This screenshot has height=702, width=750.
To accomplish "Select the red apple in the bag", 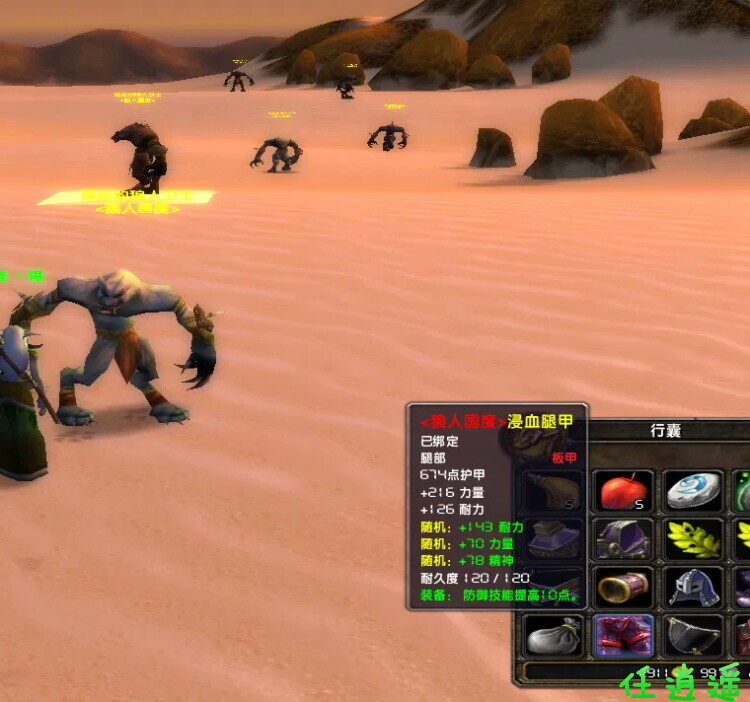I will tap(623, 492).
